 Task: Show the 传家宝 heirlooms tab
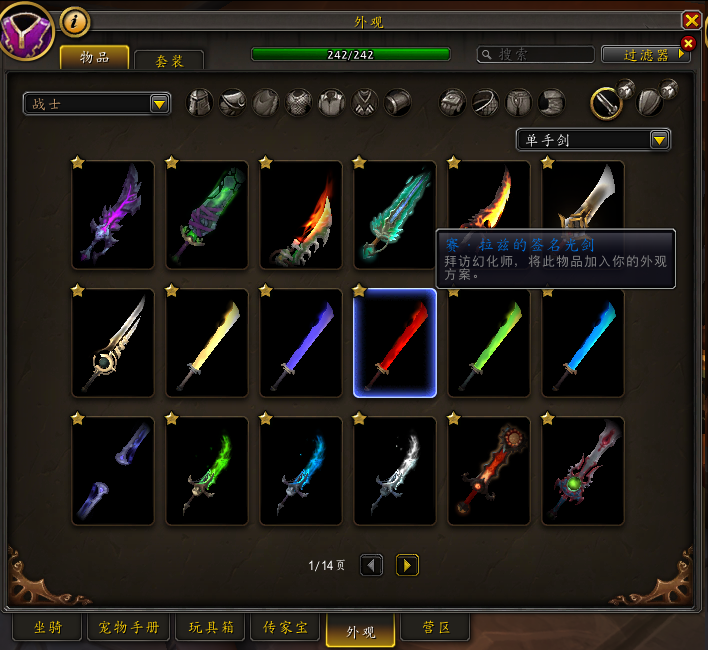[284, 628]
